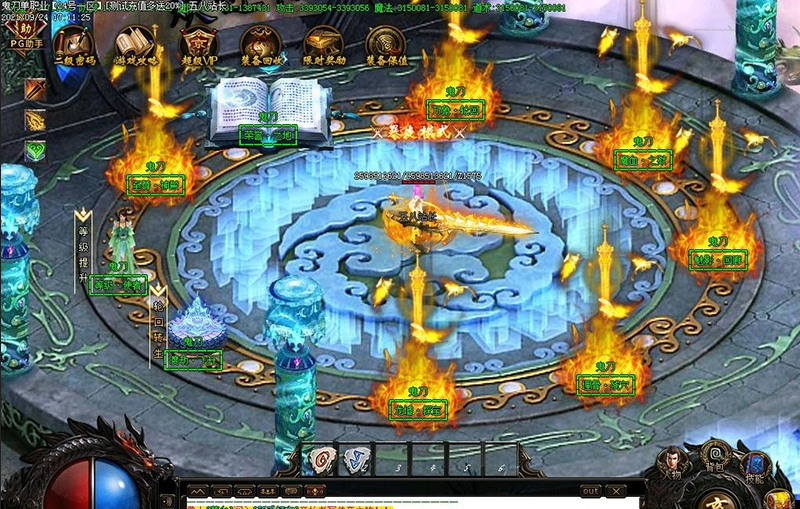Image resolution: width=800 pixels, height=509 pixels.
Task: Click the golden claw buff icon
Action: pyautogui.click(x=36, y=120)
